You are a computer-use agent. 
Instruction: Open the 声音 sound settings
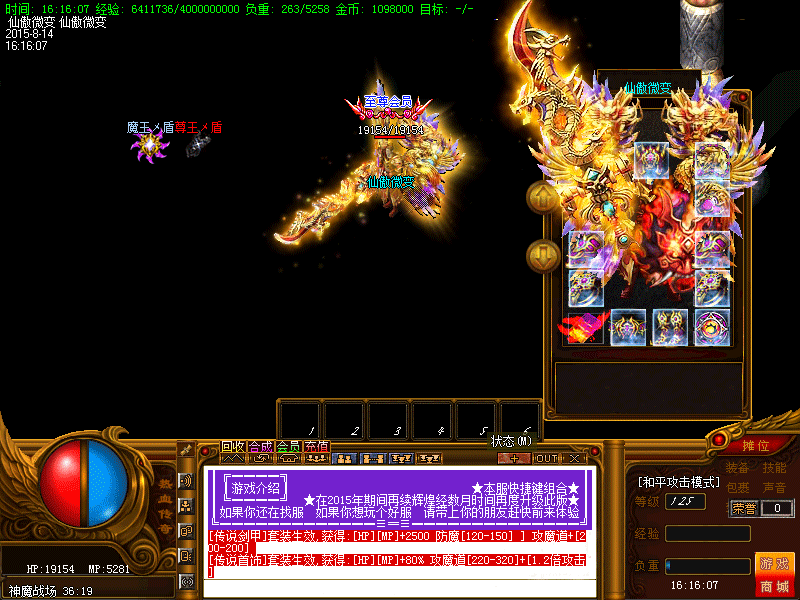click(x=774, y=487)
